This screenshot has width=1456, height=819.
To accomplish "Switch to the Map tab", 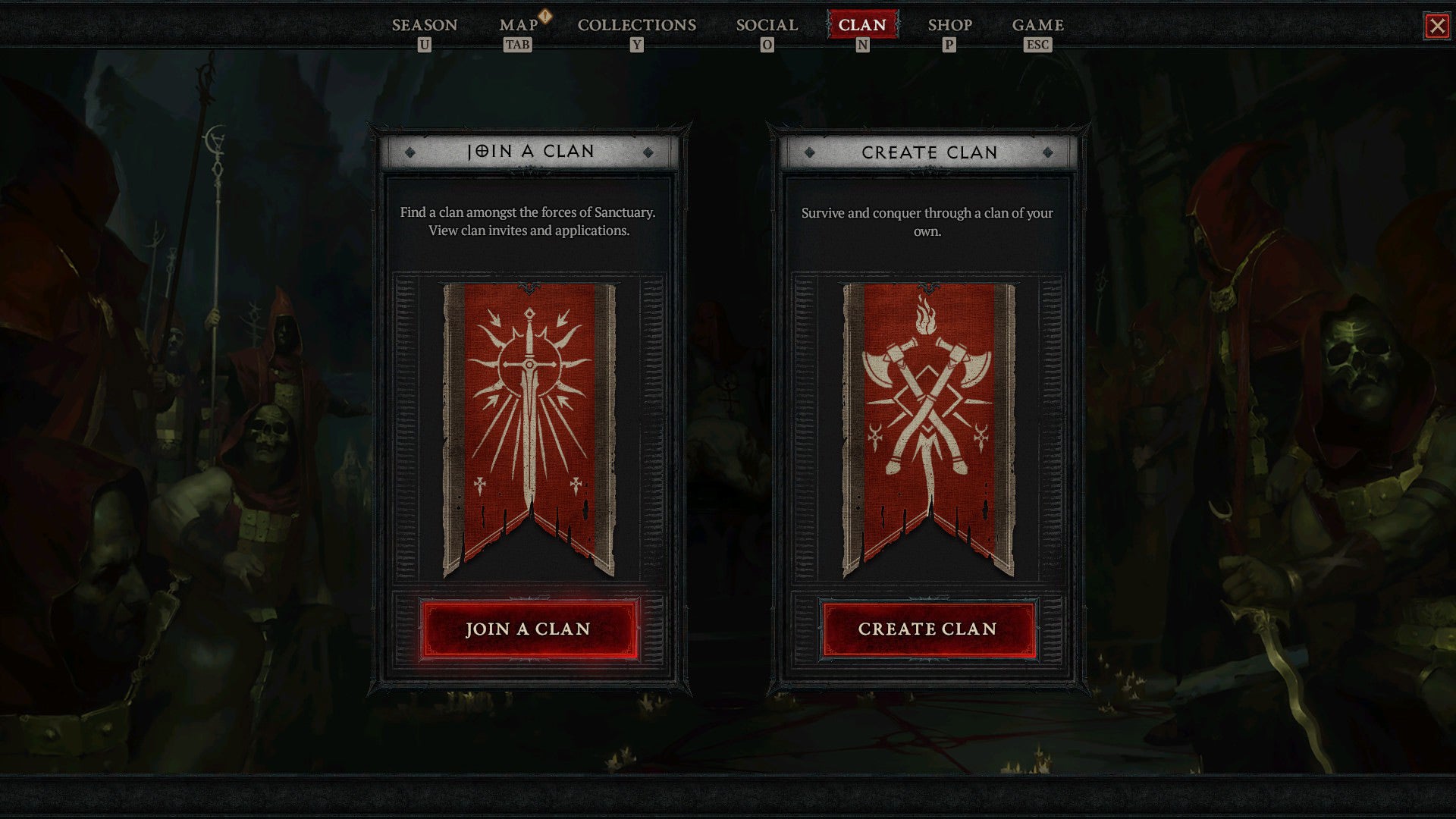I will coord(519,25).
